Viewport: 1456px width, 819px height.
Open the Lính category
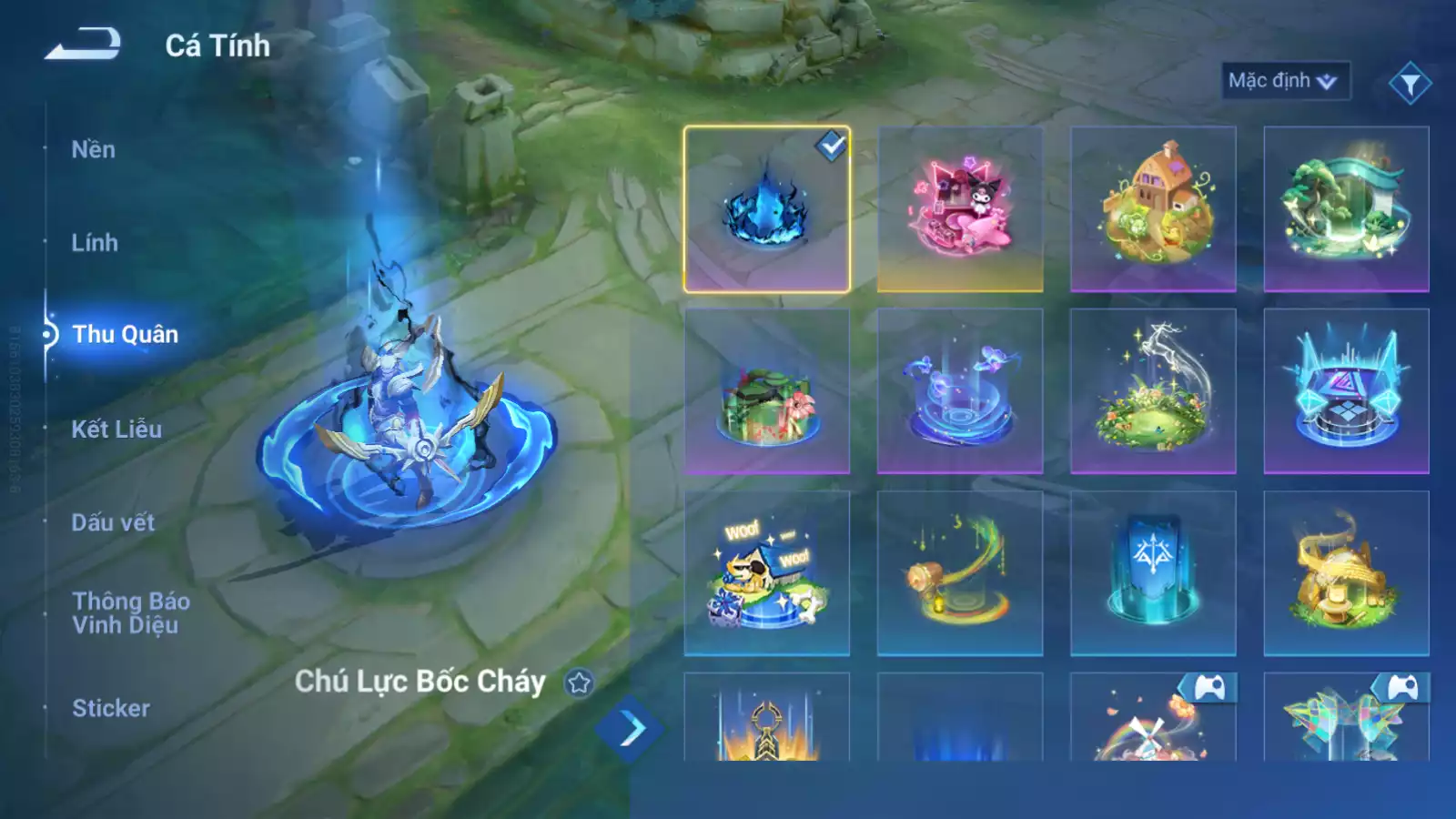[95, 243]
